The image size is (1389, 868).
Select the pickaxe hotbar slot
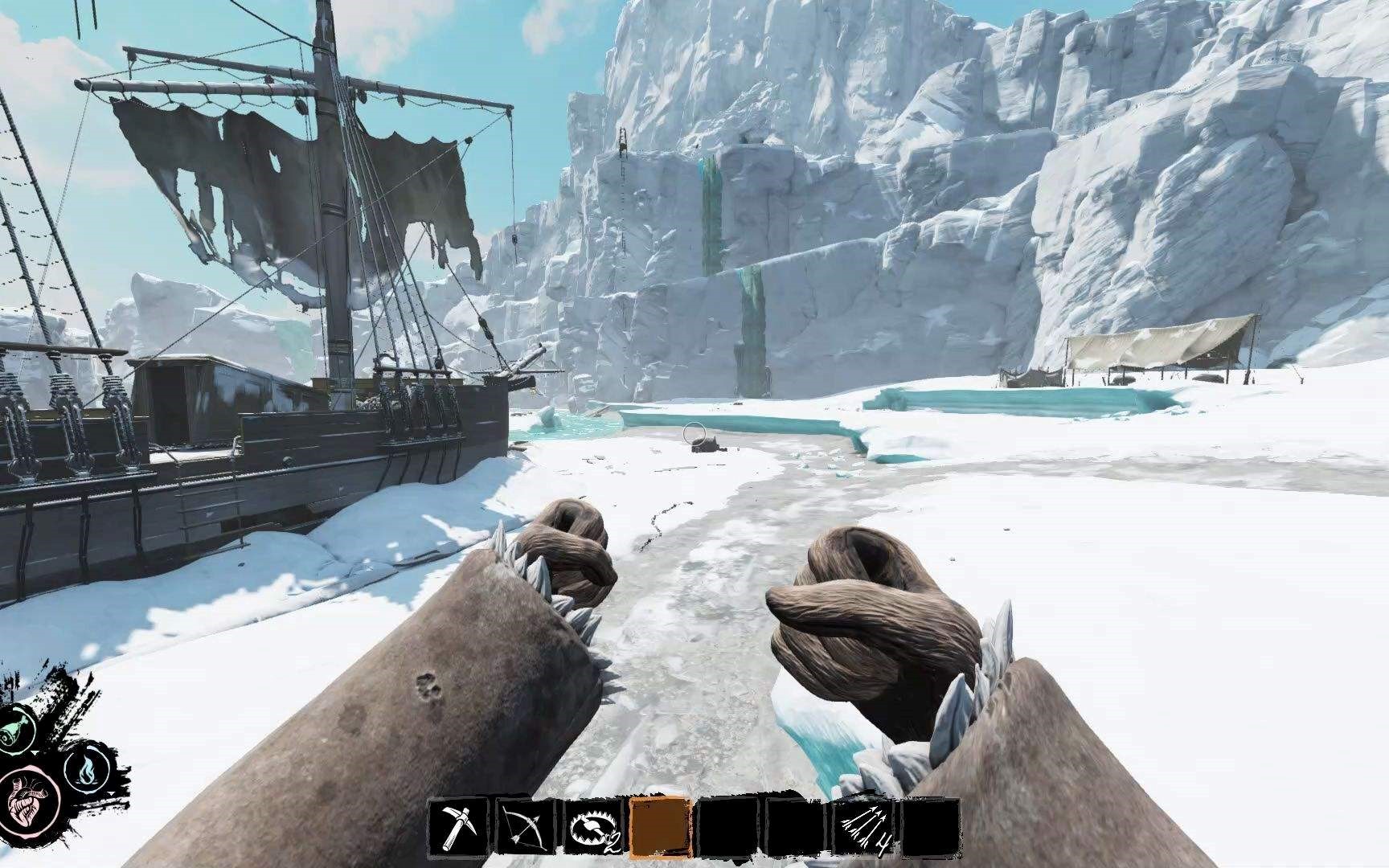pos(459,828)
